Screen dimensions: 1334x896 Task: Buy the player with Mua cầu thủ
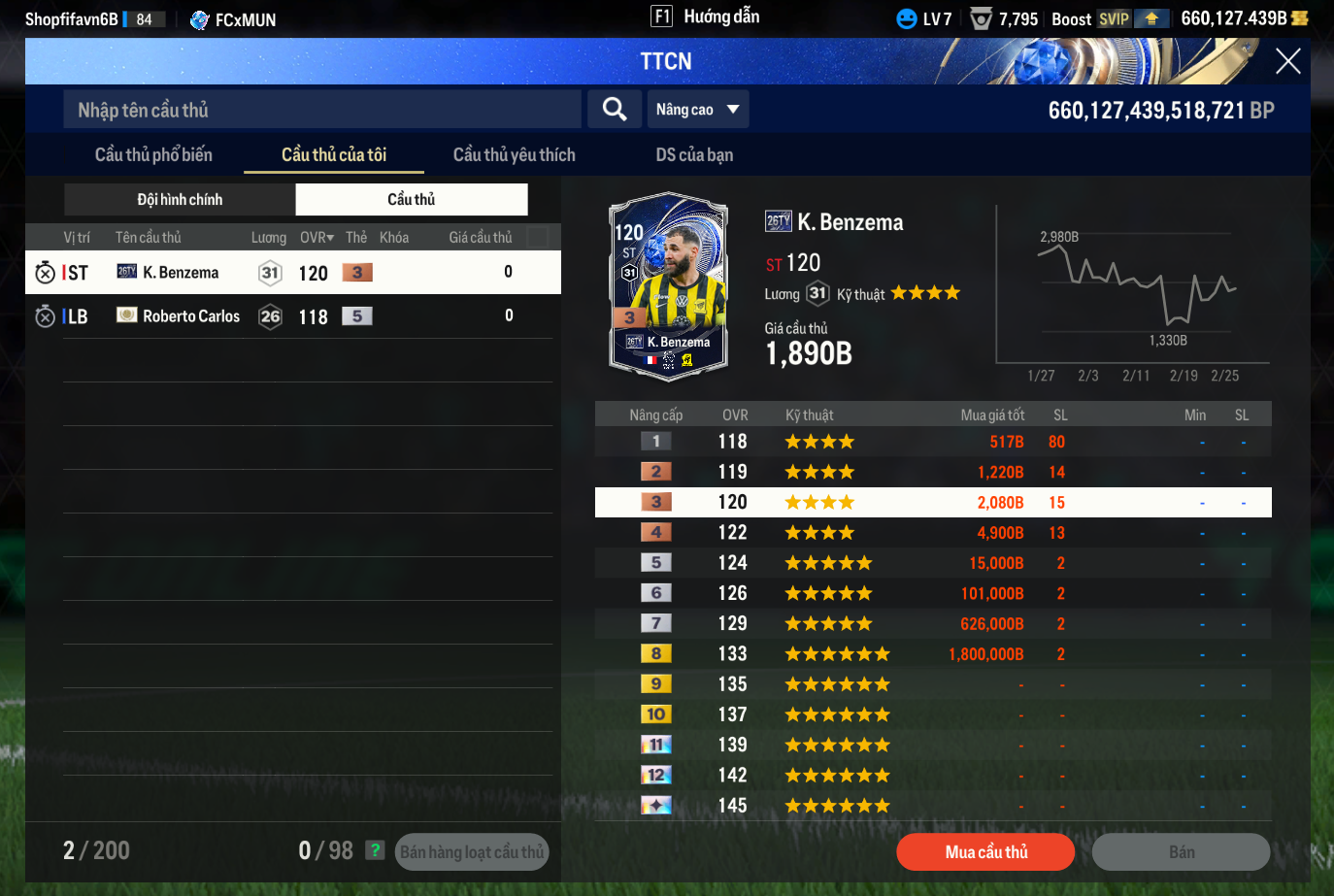coord(985,852)
